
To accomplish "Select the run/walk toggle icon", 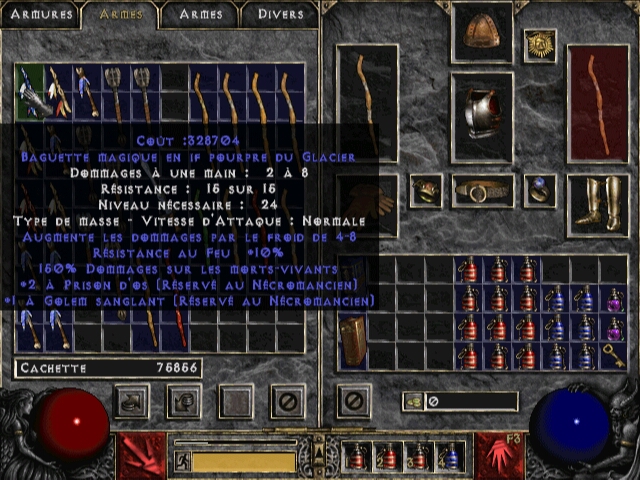I will [183, 461].
